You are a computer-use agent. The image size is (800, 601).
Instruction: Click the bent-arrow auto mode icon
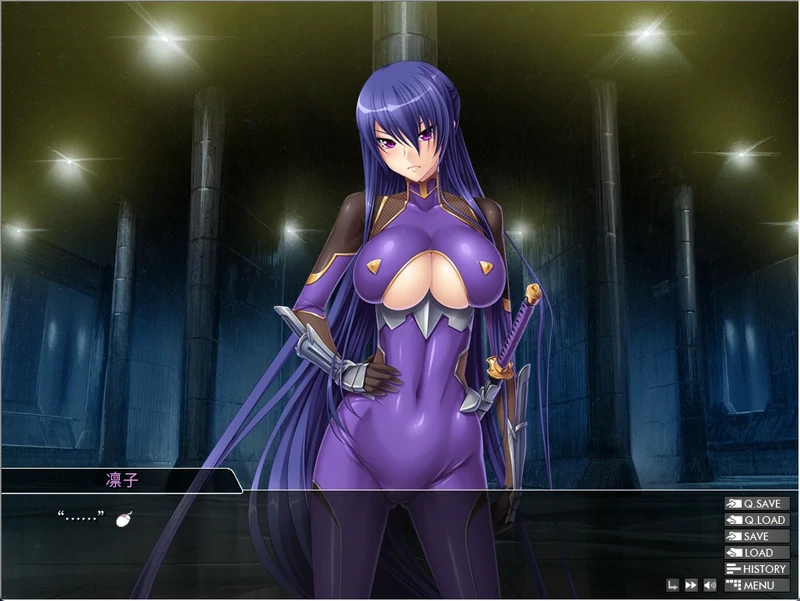pyautogui.click(x=673, y=585)
